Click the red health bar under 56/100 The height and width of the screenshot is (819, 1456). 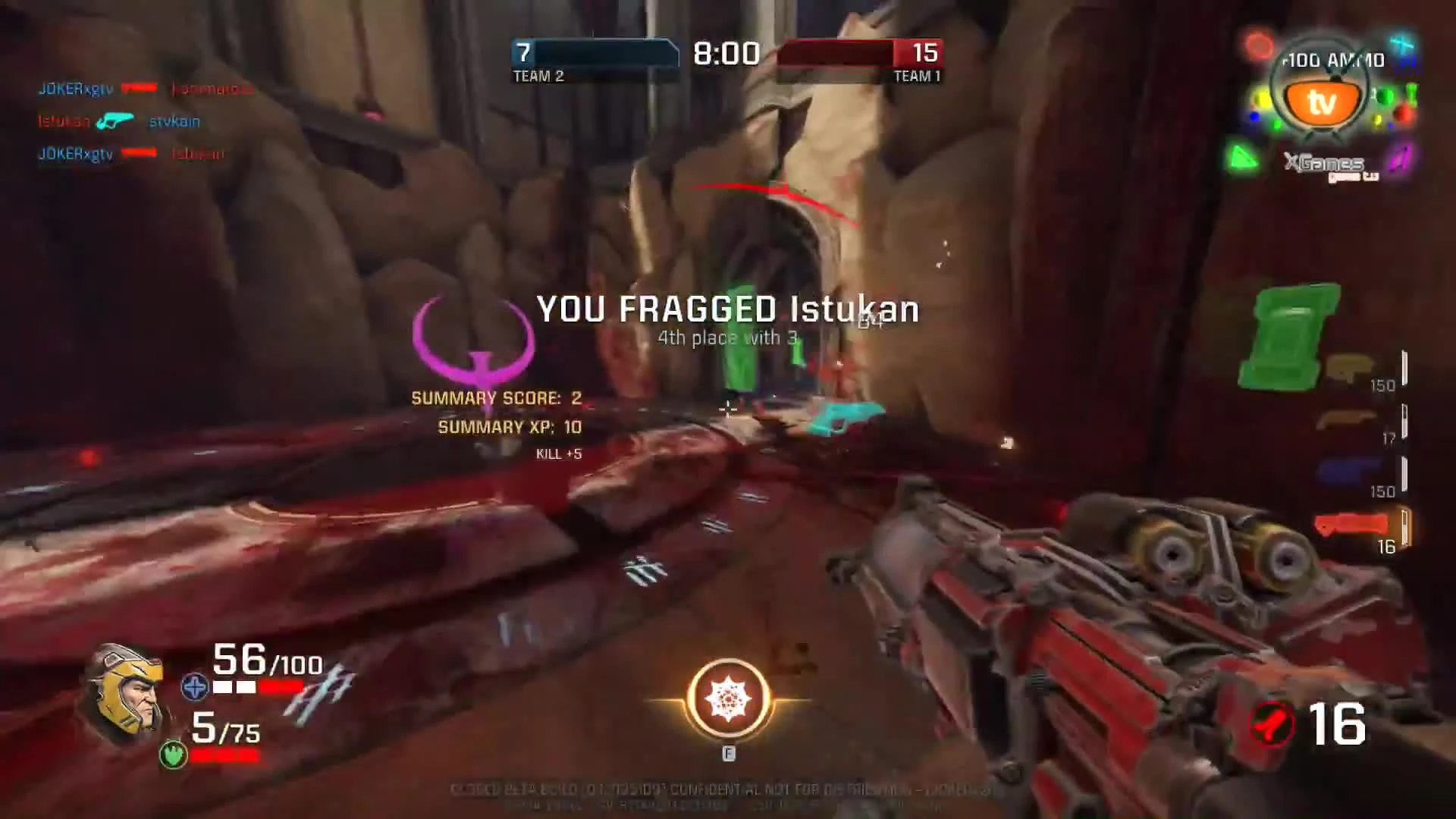(281, 687)
